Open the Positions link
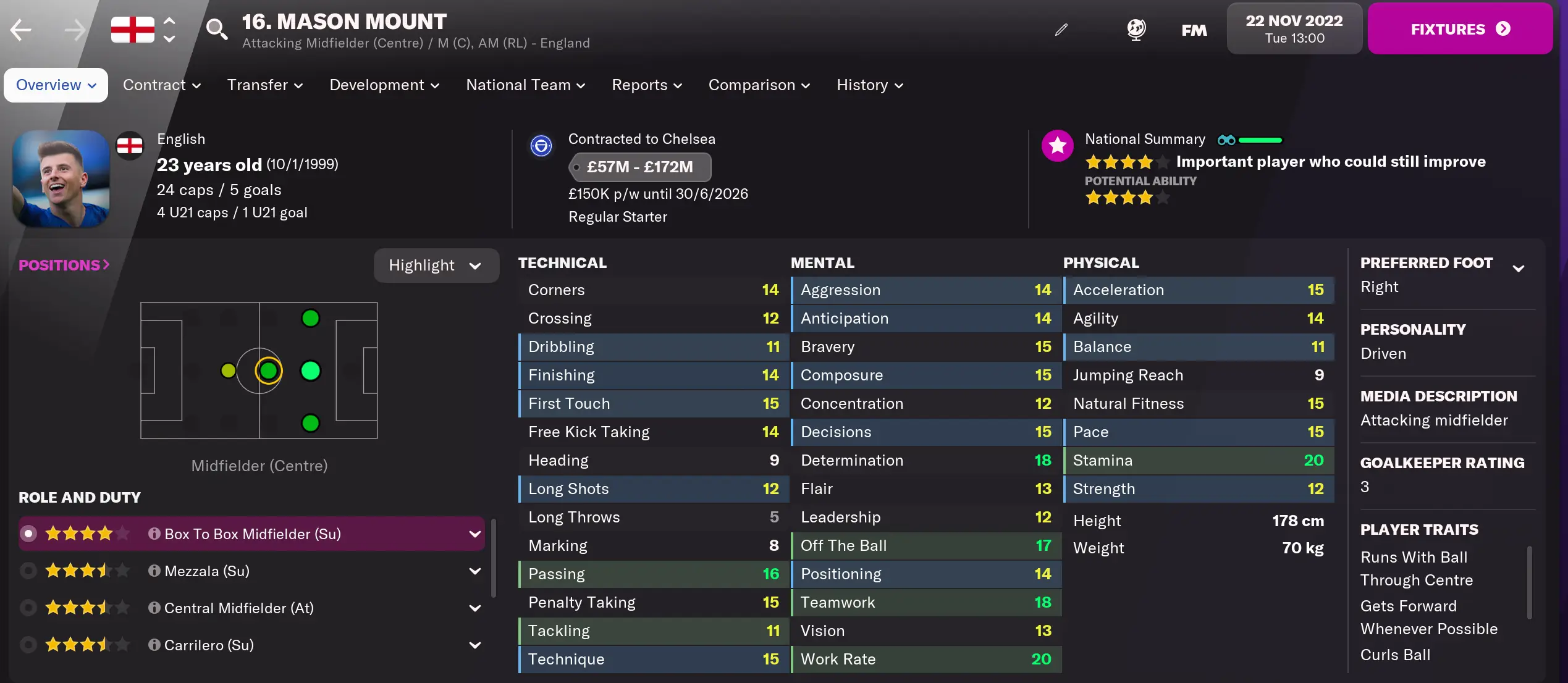 tap(63, 264)
